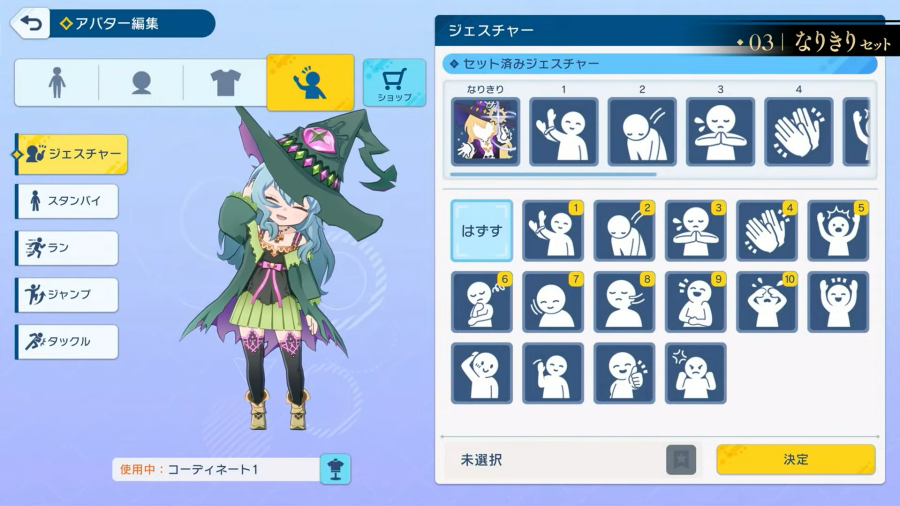900x506 pixels.
Task: Select the ジェスチャー gesture category
Action: [72, 154]
